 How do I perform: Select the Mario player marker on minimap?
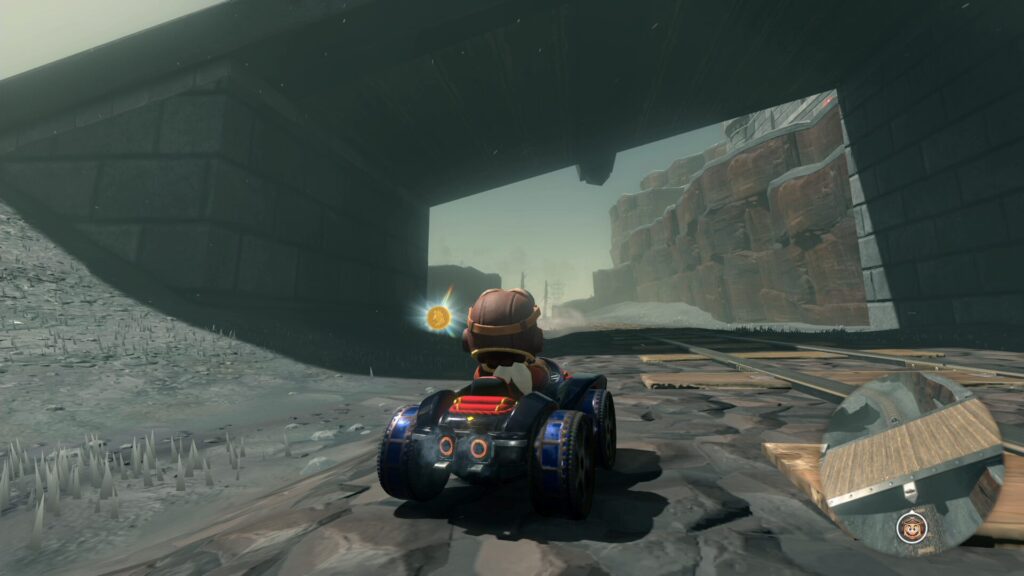pos(910,526)
